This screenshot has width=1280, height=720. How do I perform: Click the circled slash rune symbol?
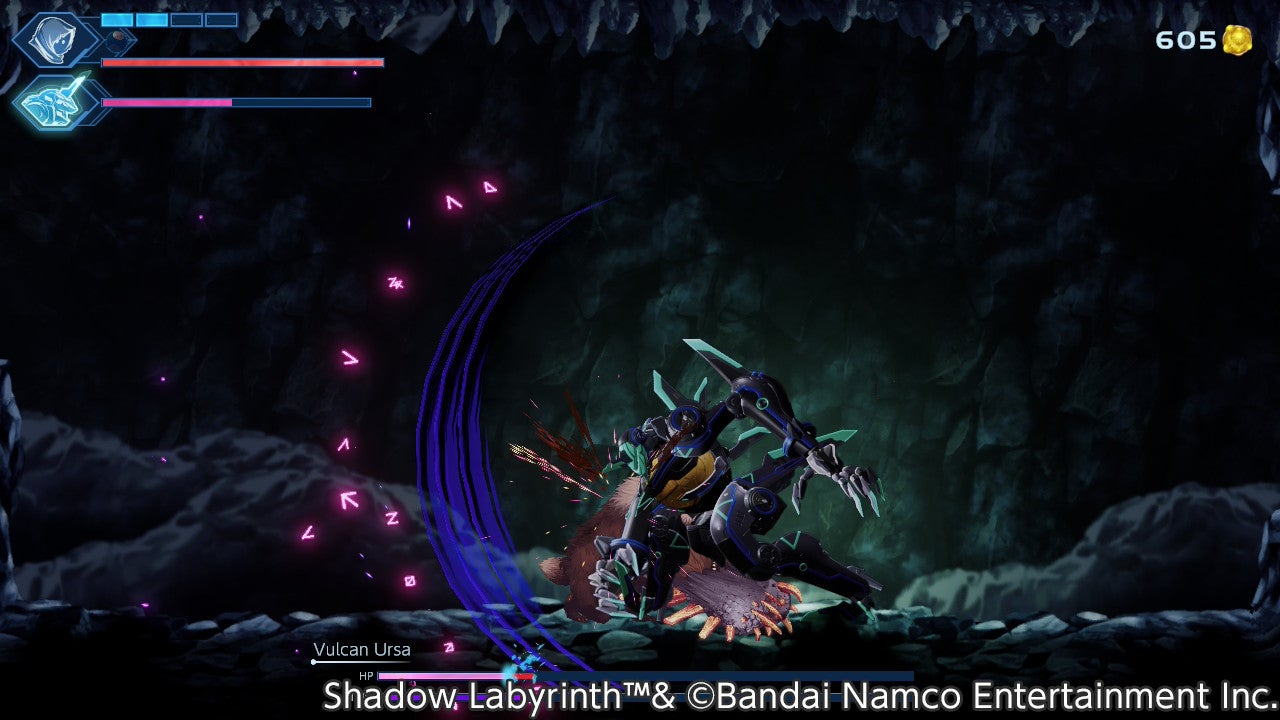(408, 582)
